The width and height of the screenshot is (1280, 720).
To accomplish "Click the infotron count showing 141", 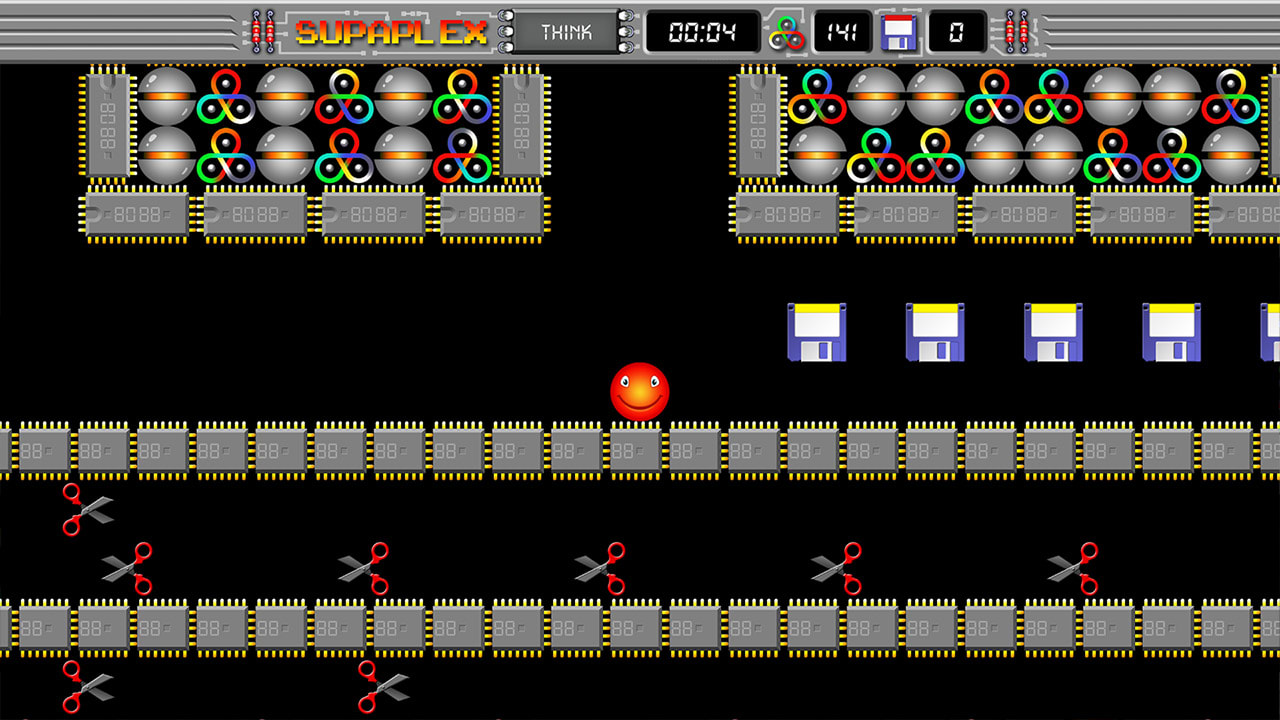I will coord(843,31).
